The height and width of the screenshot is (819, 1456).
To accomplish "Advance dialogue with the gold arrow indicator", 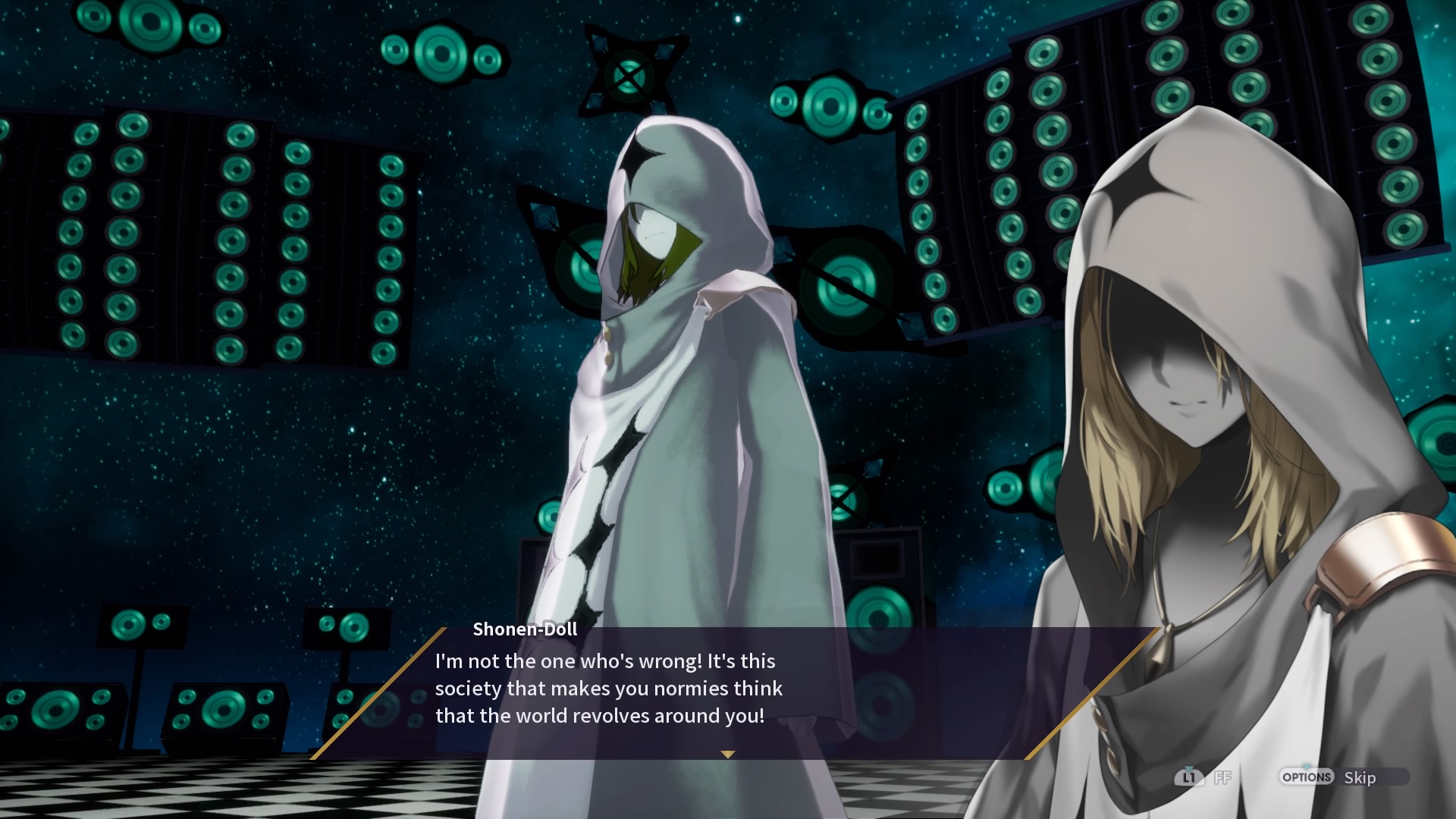I will point(728,755).
